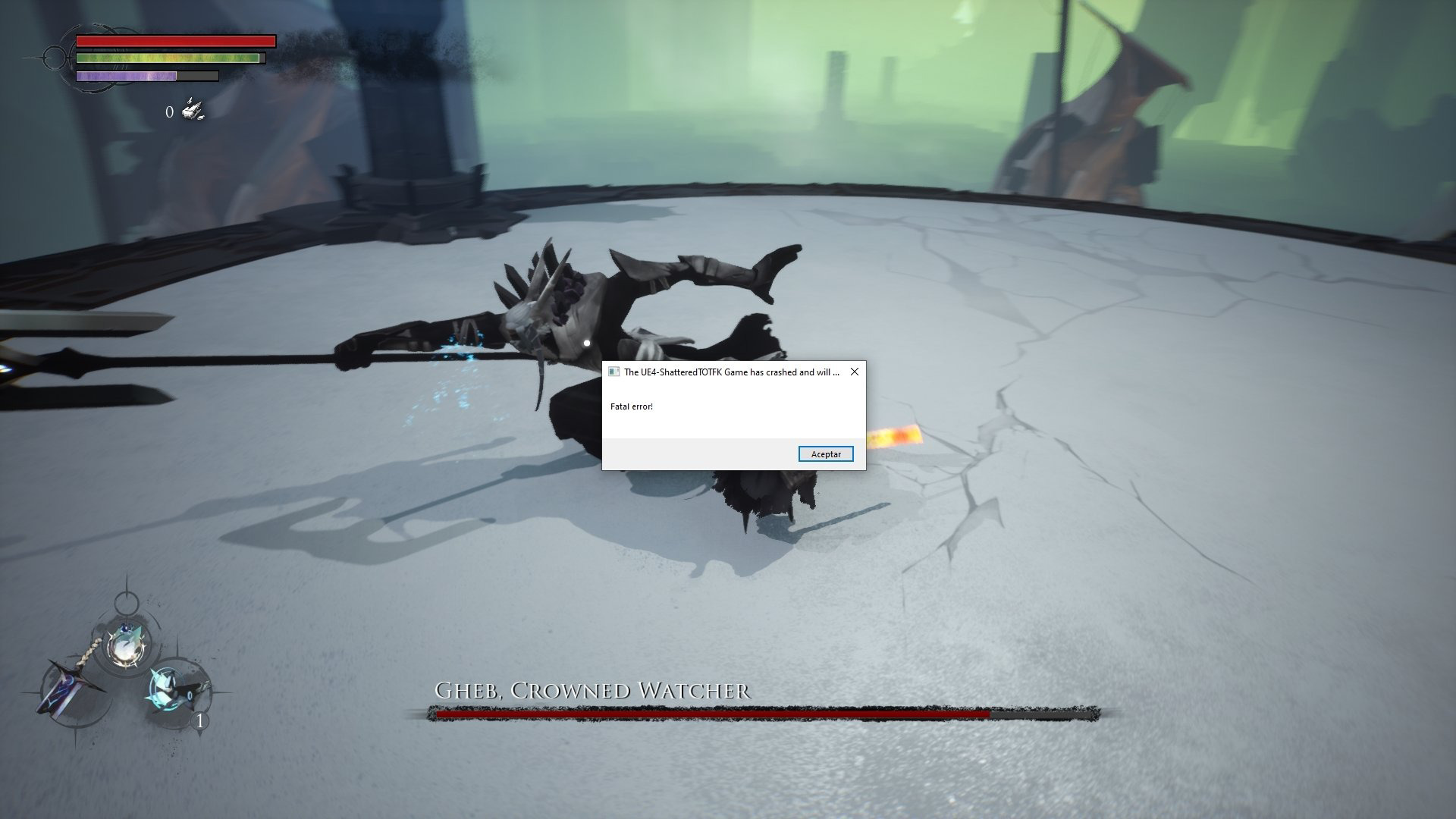Select the equipped sword weapon slot
The width and height of the screenshot is (1456, 819).
point(71,688)
